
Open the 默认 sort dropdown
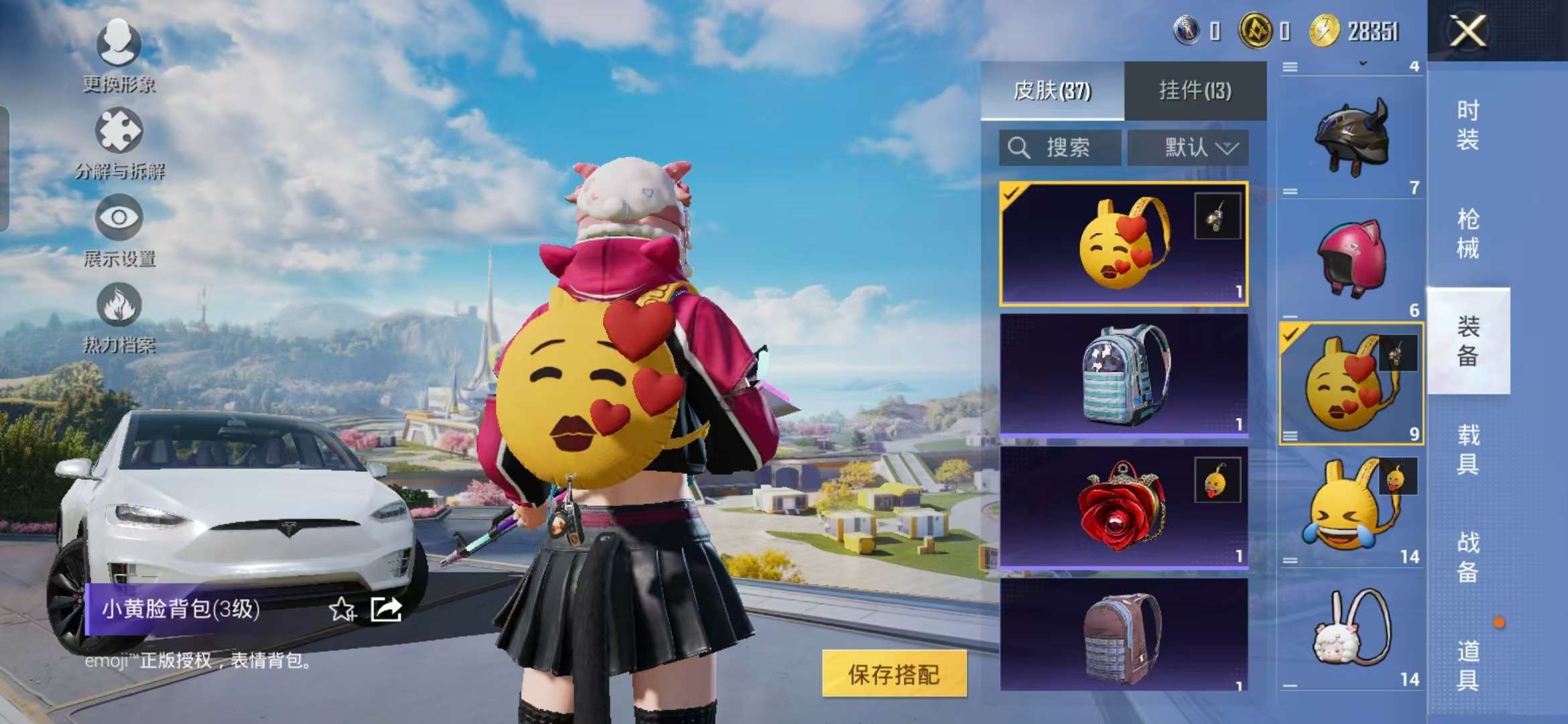(x=1187, y=147)
